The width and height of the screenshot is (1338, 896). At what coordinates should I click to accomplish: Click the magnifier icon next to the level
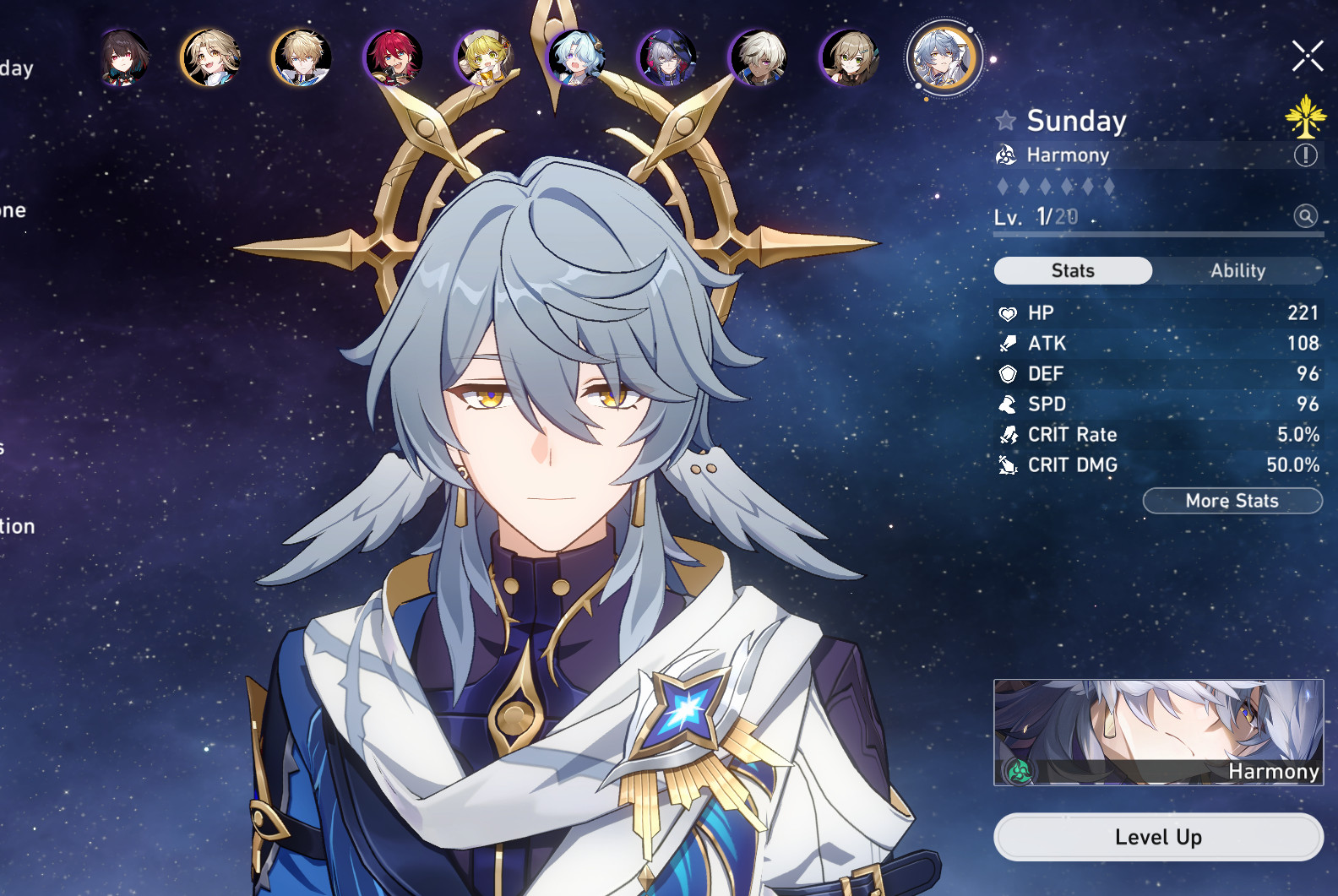[x=1305, y=216]
